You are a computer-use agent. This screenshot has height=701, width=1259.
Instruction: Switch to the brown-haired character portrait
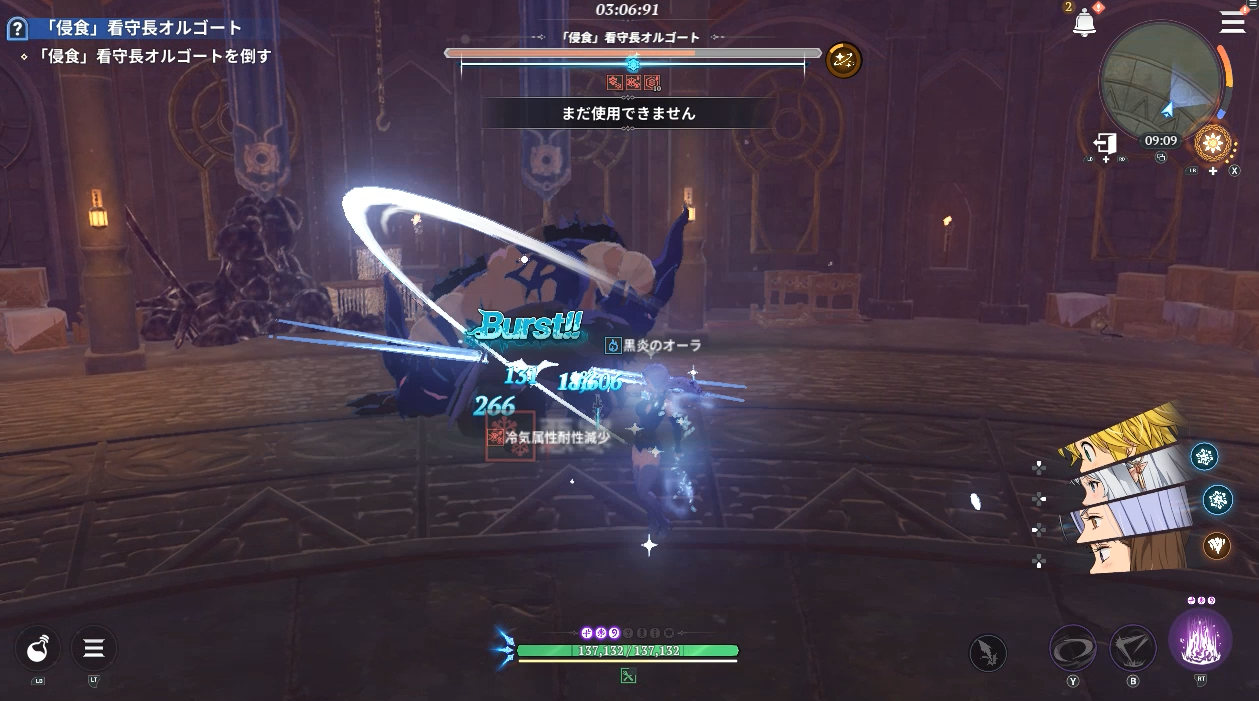click(1130, 552)
